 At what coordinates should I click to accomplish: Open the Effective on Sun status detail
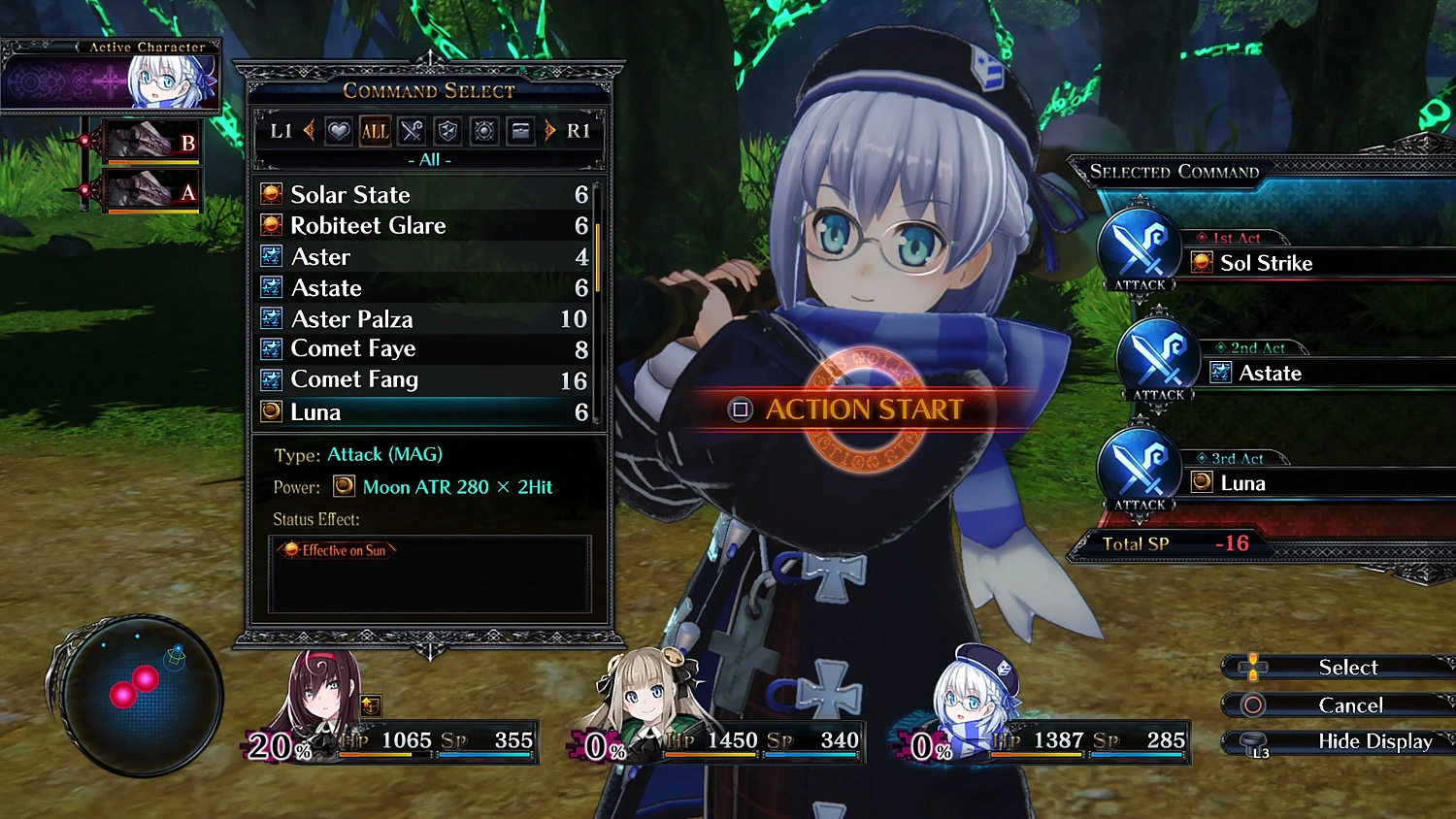[x=335, y=550]
